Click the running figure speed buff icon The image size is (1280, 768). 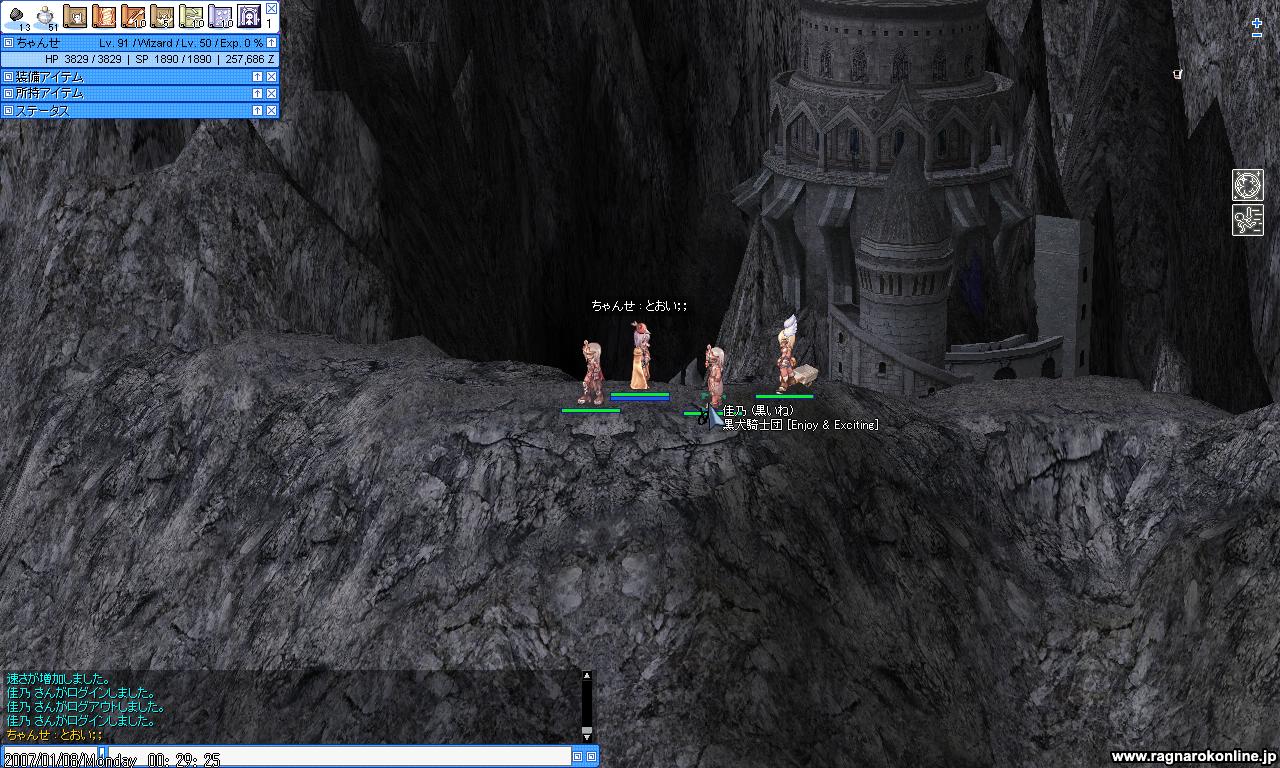[1248, 220]
